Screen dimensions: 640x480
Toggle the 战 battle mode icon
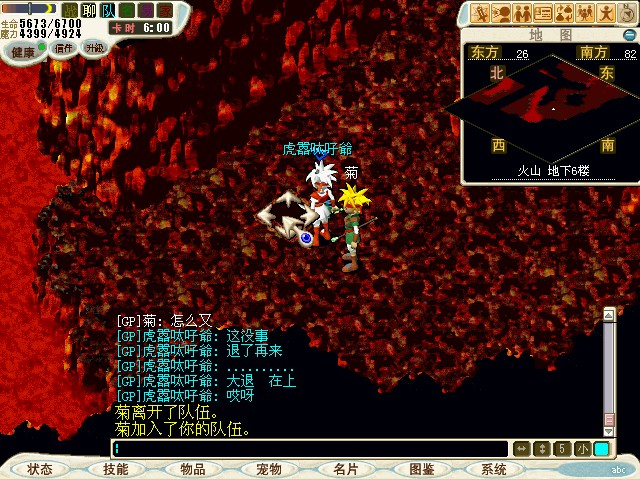coord(69,10)
